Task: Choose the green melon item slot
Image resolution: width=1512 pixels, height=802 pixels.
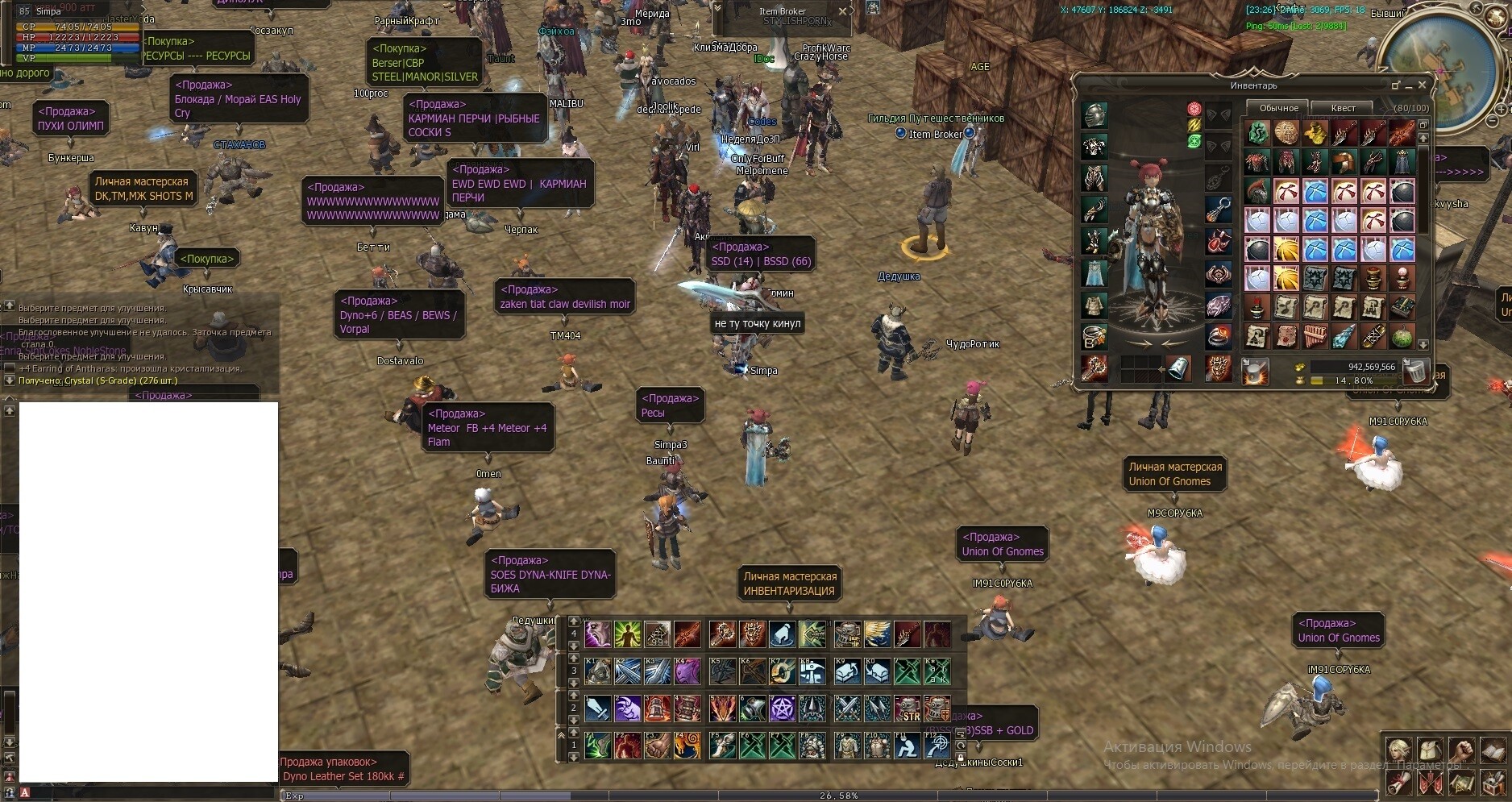Action: point(1402,336)
